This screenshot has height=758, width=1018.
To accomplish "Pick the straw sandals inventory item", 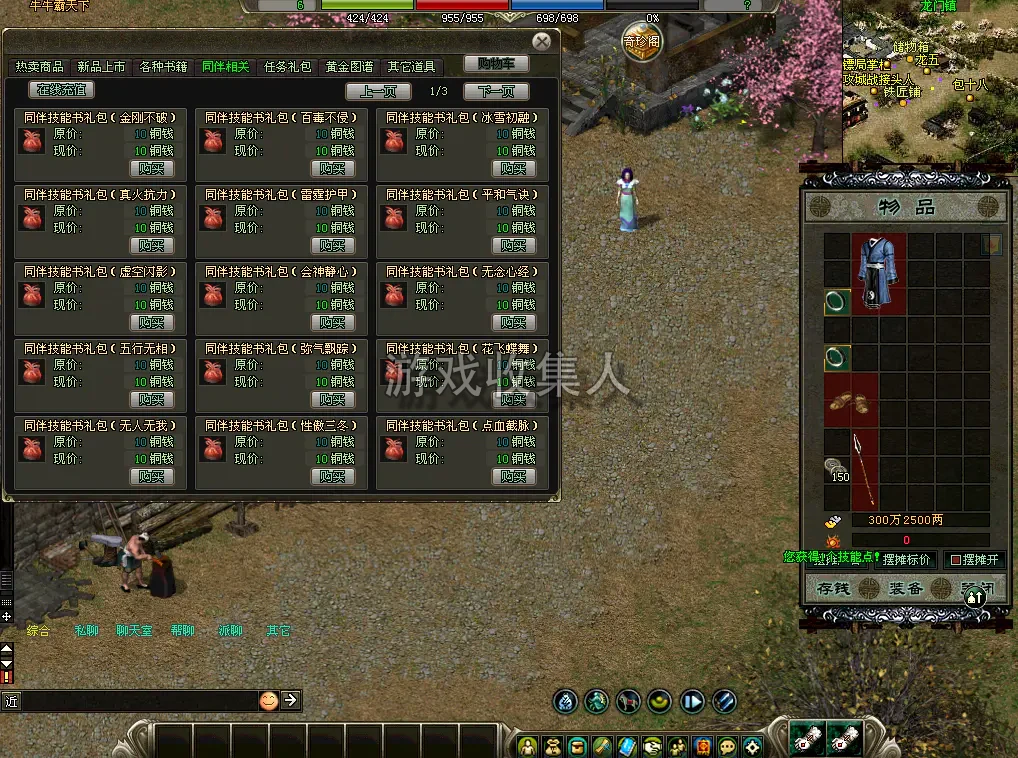I will click(x=851, y=401).
